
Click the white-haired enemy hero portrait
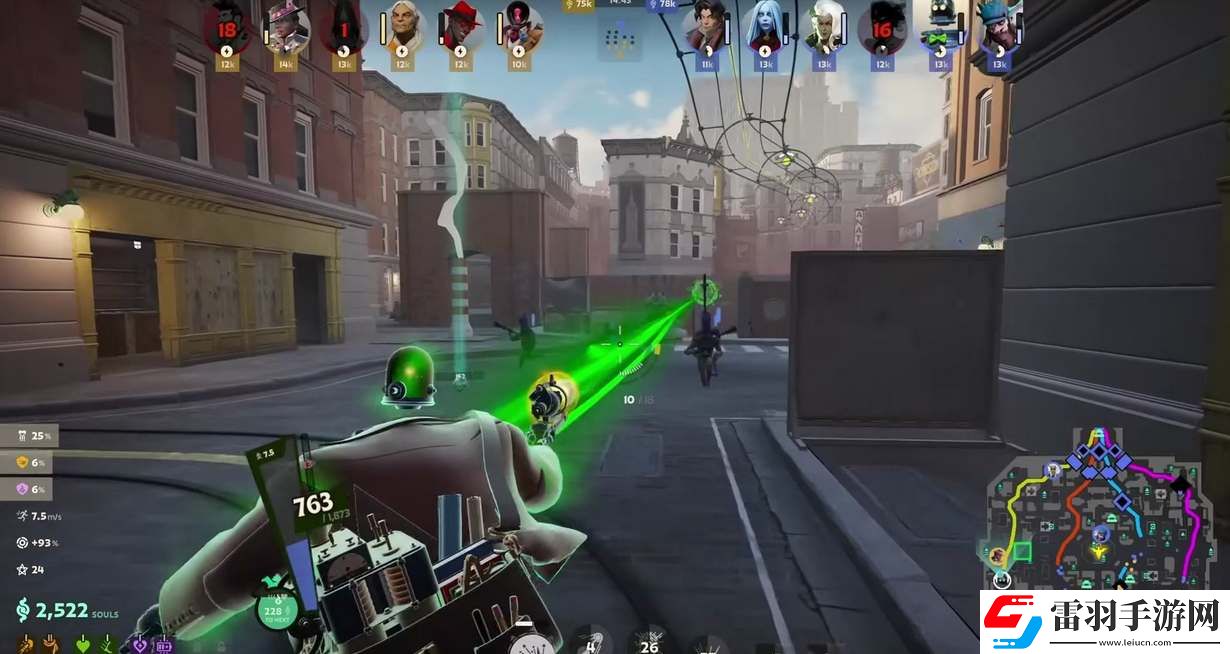pyautogui.click(x=823, y=28)
